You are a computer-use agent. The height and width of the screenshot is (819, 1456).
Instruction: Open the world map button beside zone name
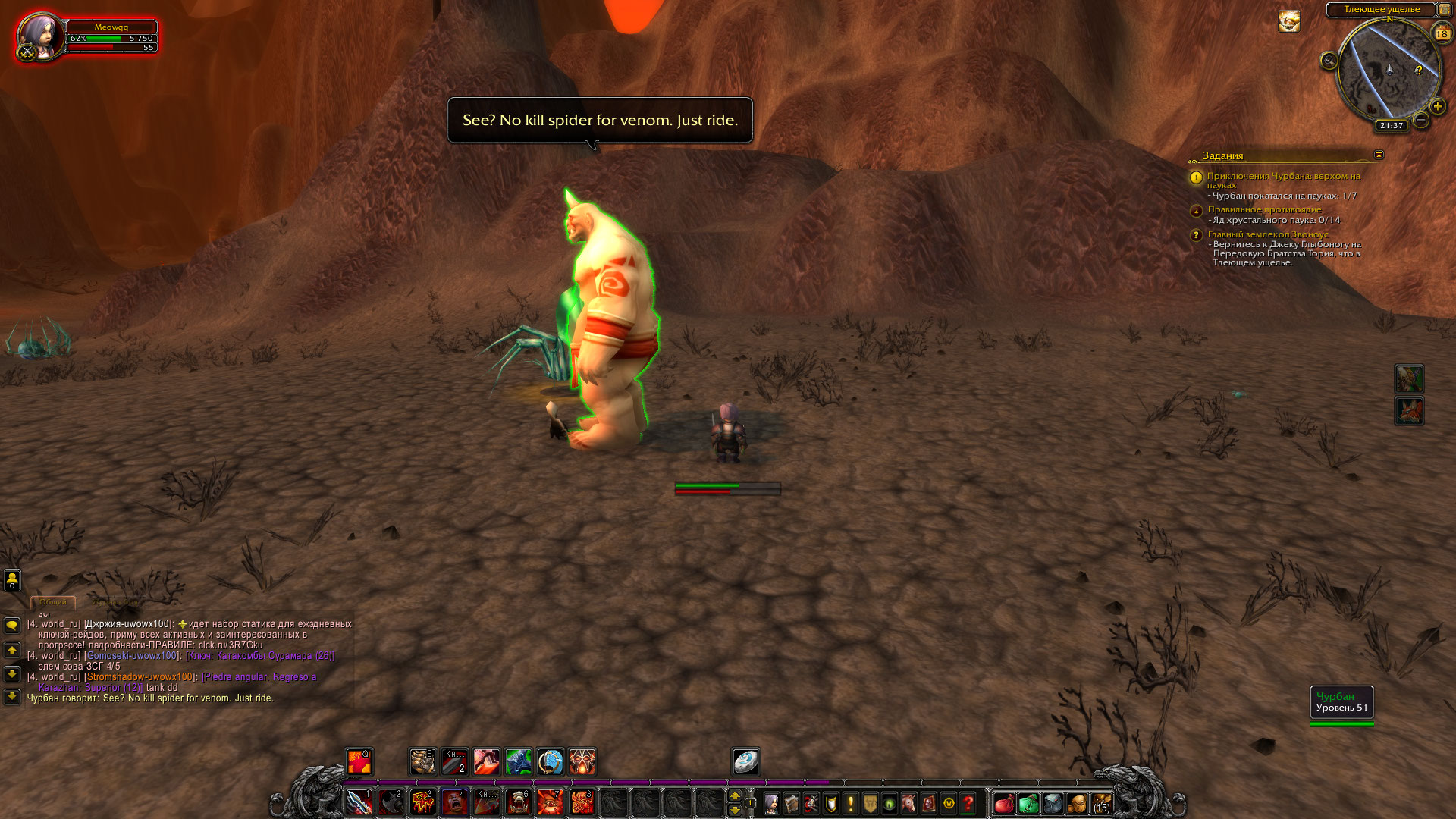1444,10
